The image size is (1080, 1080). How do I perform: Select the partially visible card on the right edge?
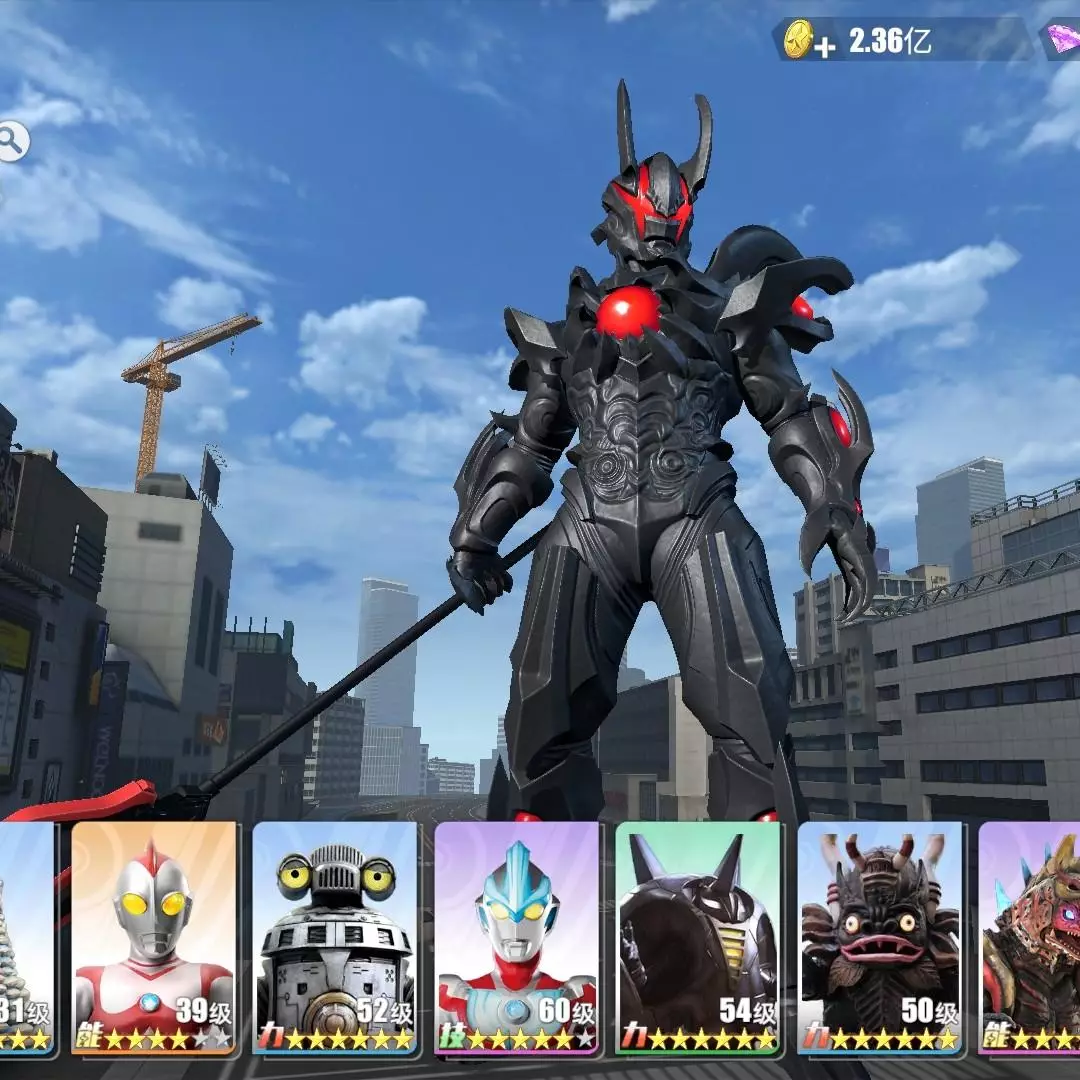point(1032,938)
